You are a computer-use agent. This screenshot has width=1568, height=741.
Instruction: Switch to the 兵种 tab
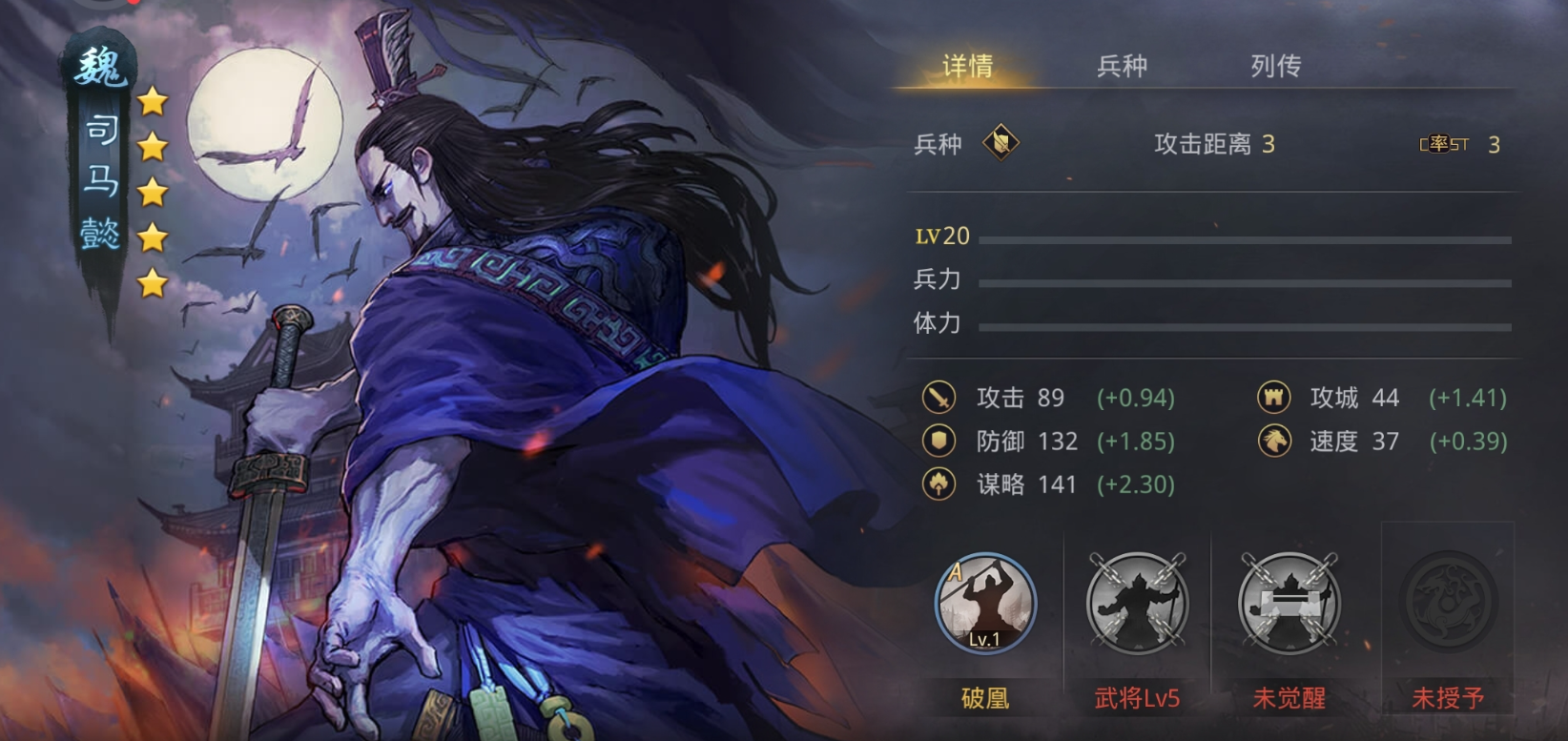coord(1123,66)
